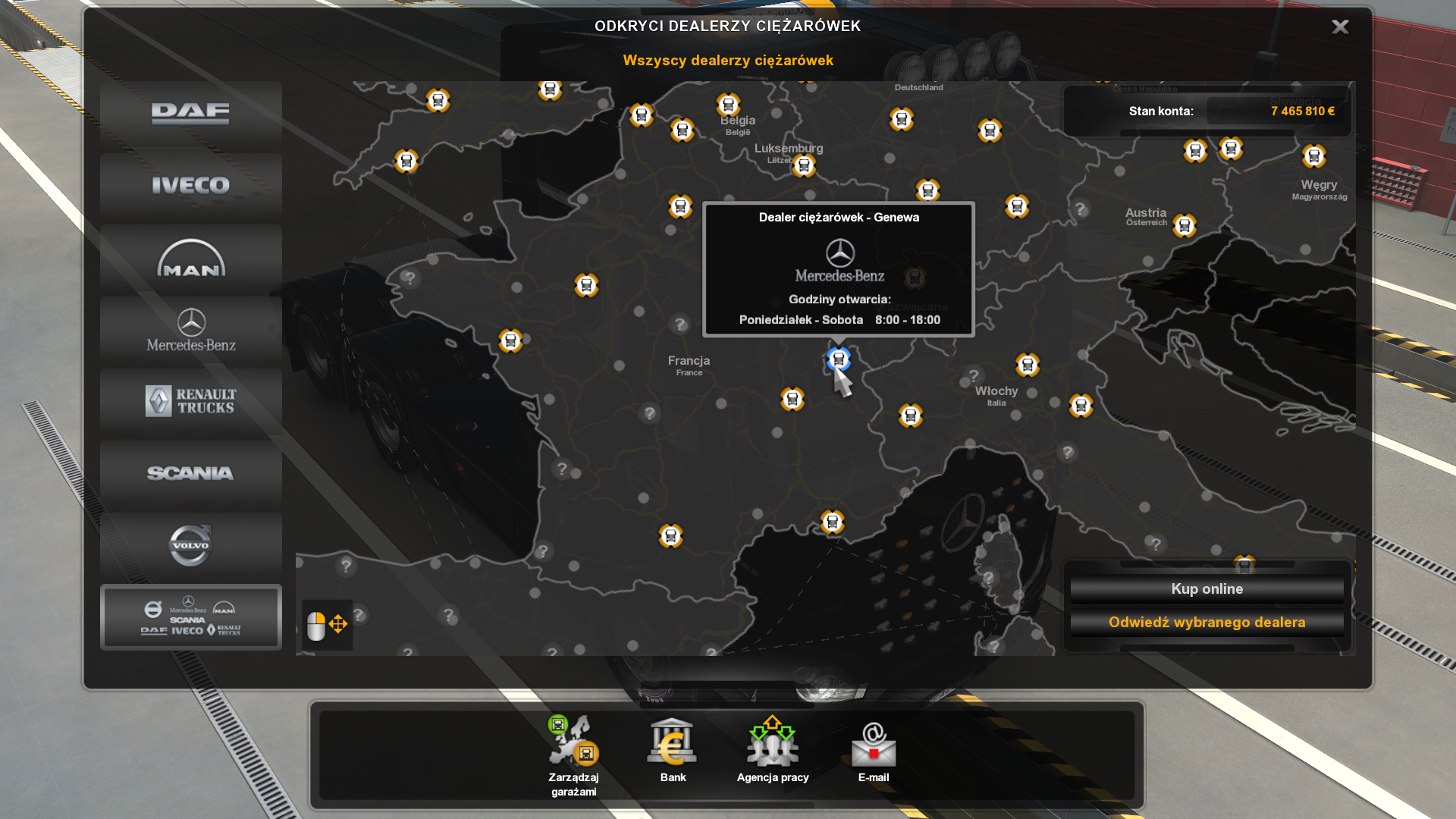Open the Bank menu
The height and width of the screenshot is (819, 1456).
click(673, 750)
